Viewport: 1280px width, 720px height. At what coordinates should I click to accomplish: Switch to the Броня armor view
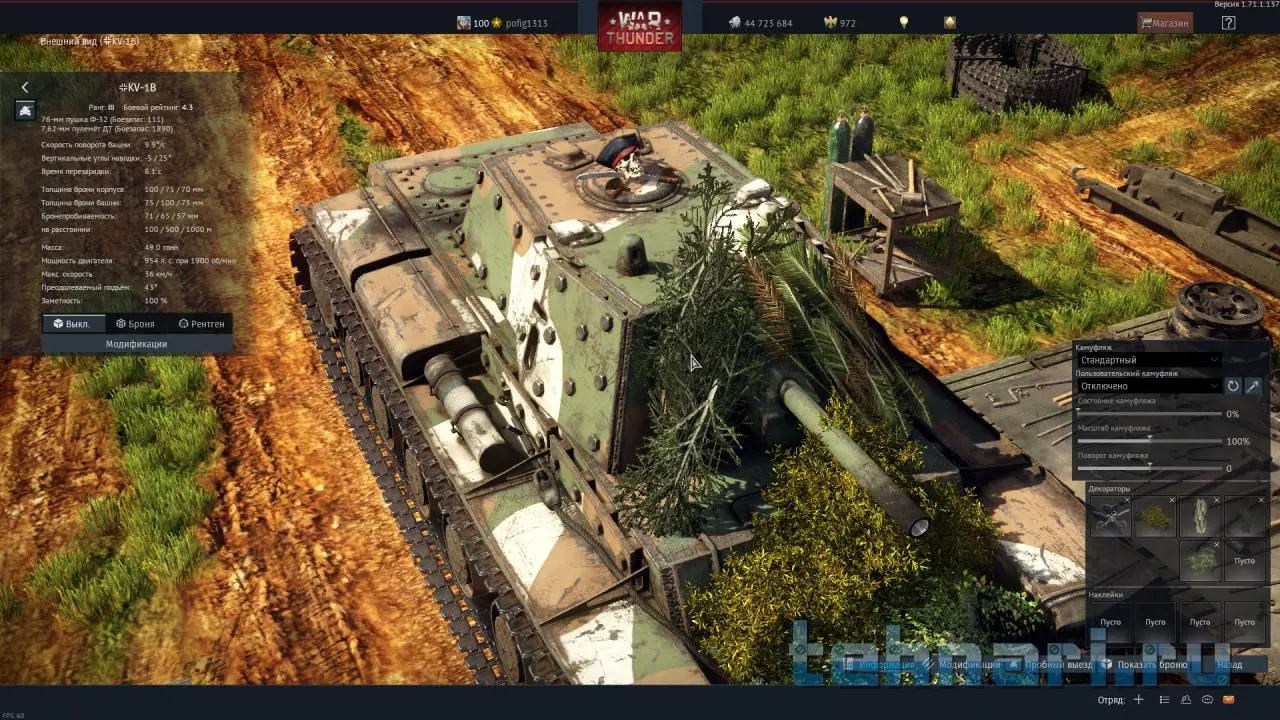pos(136,324)
